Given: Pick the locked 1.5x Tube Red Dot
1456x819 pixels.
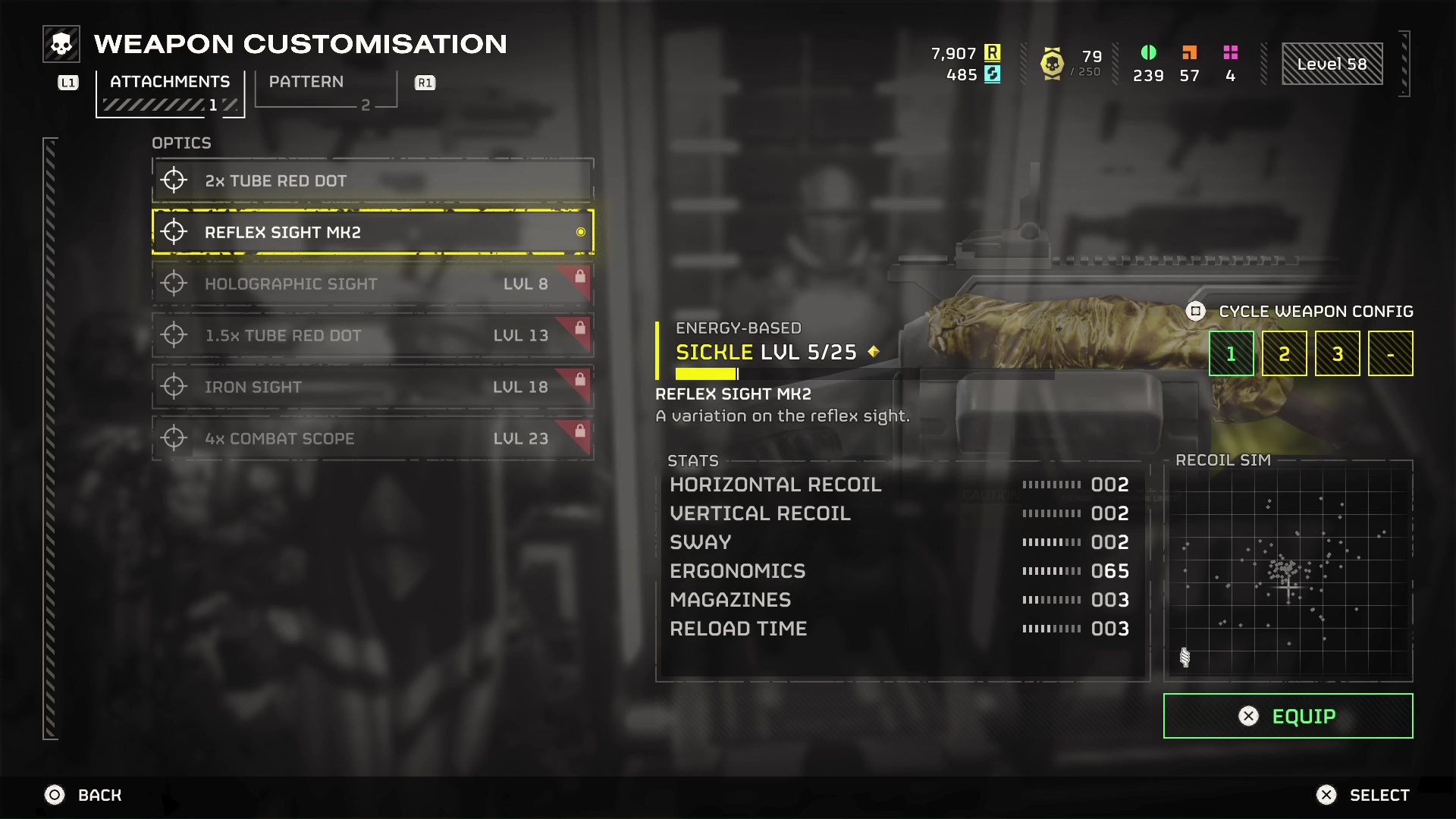Looking at the screenshot, I should (x=372, y=335).
